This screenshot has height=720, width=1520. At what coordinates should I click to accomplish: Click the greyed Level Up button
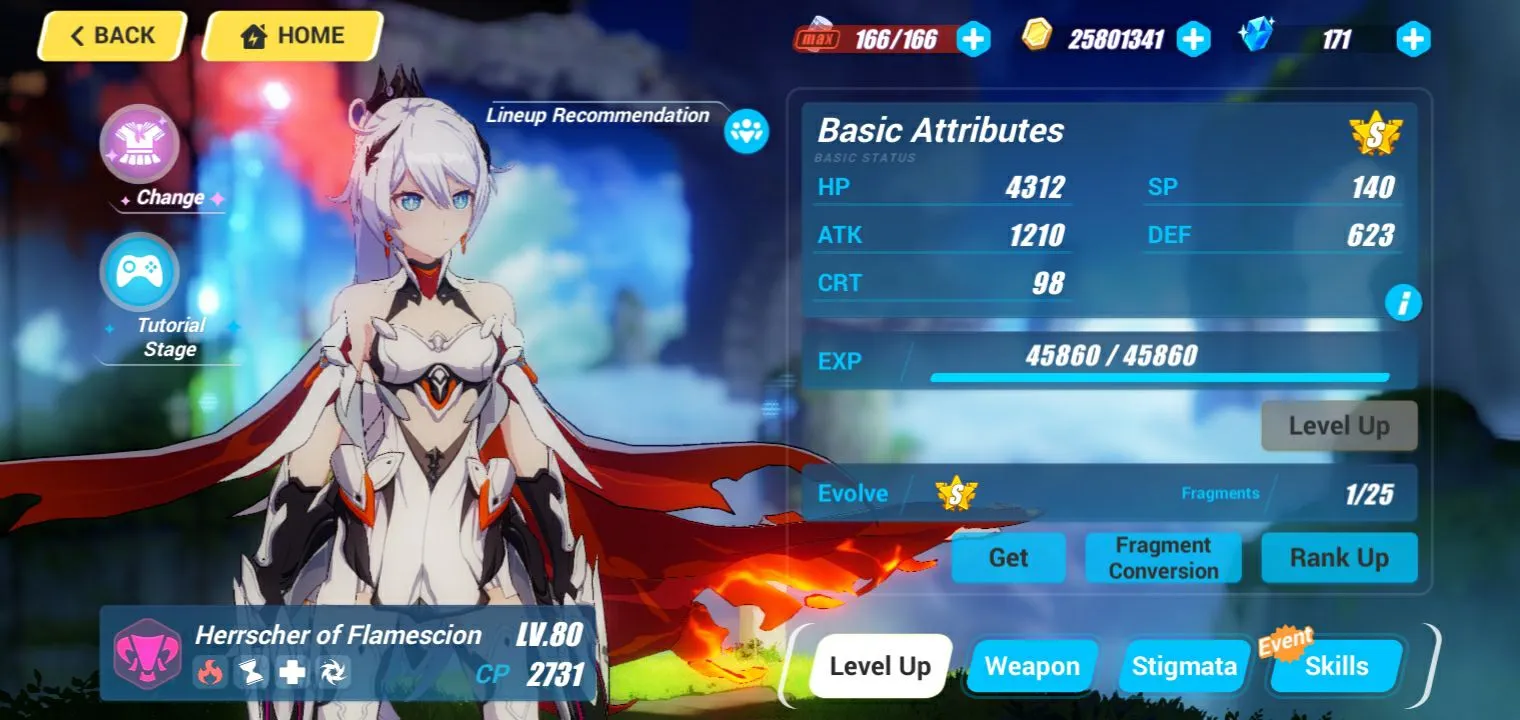point(1338,426)
